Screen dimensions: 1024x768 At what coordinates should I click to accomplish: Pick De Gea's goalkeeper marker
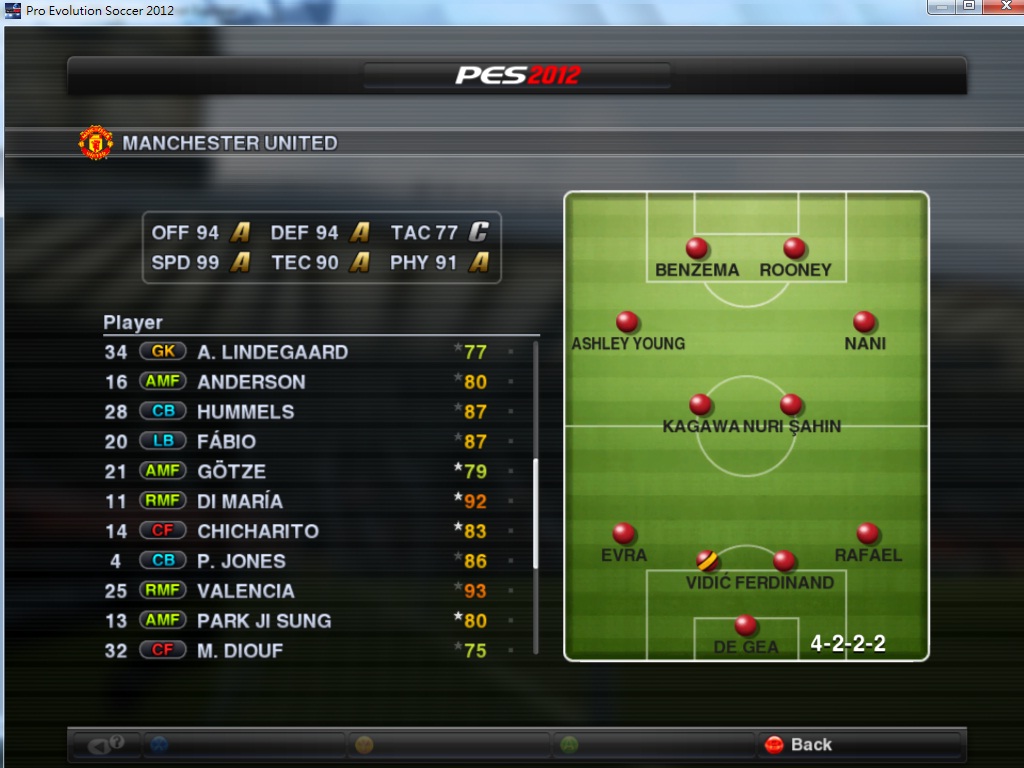click(x=746, y=626)
